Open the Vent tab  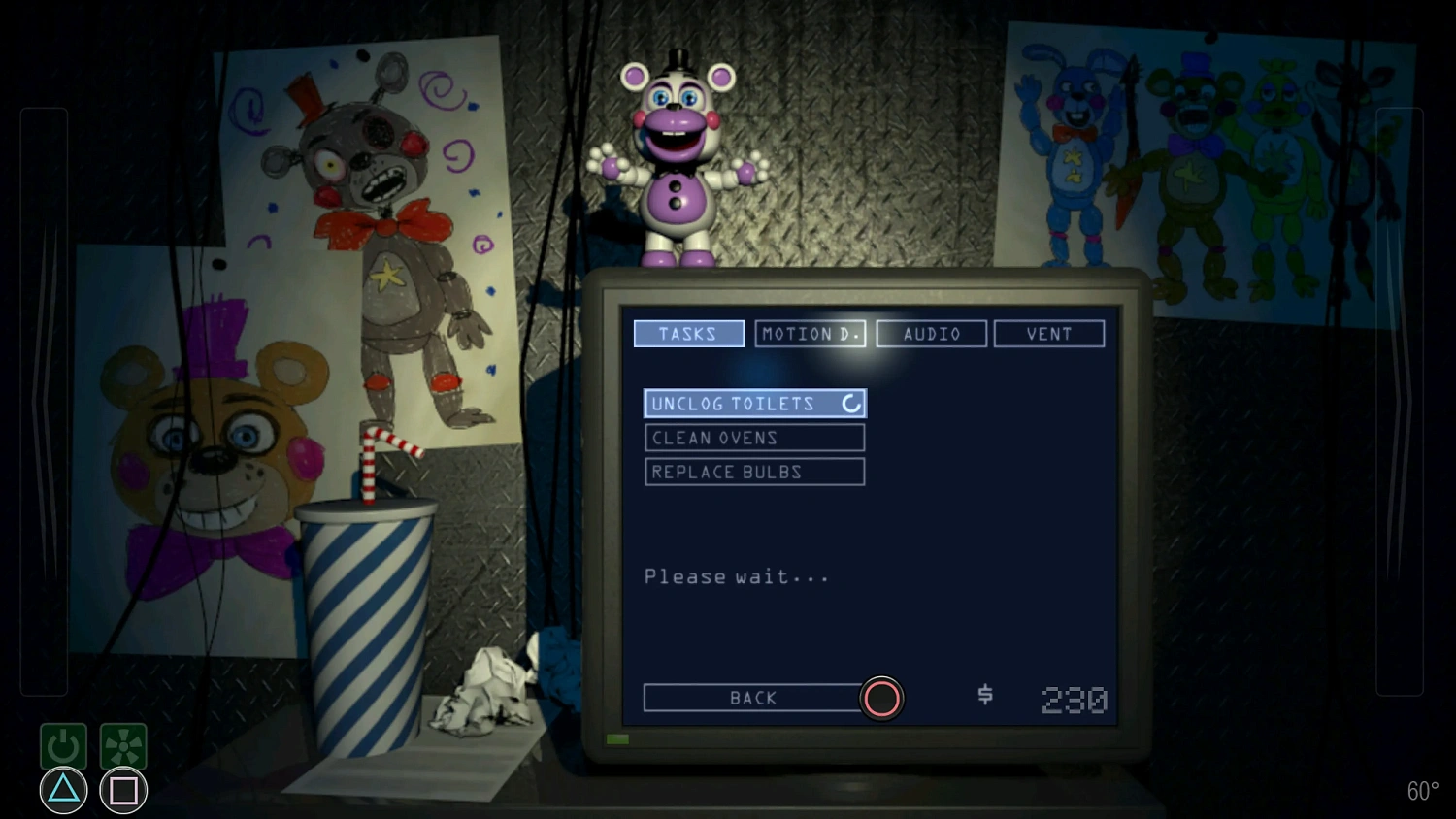pyautogui.click(x=1048, y=333)
